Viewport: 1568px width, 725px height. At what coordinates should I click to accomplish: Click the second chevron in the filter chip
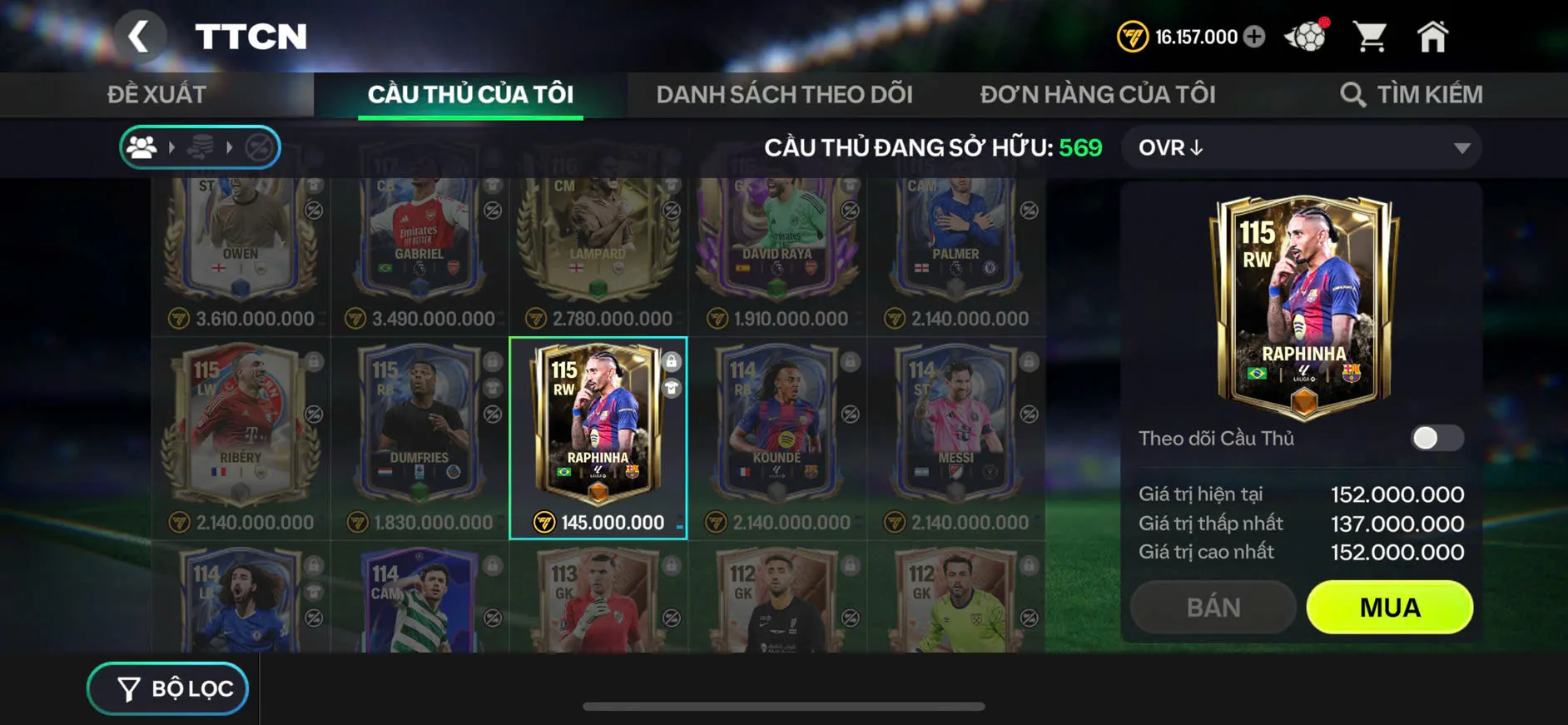tap(231, 148)
